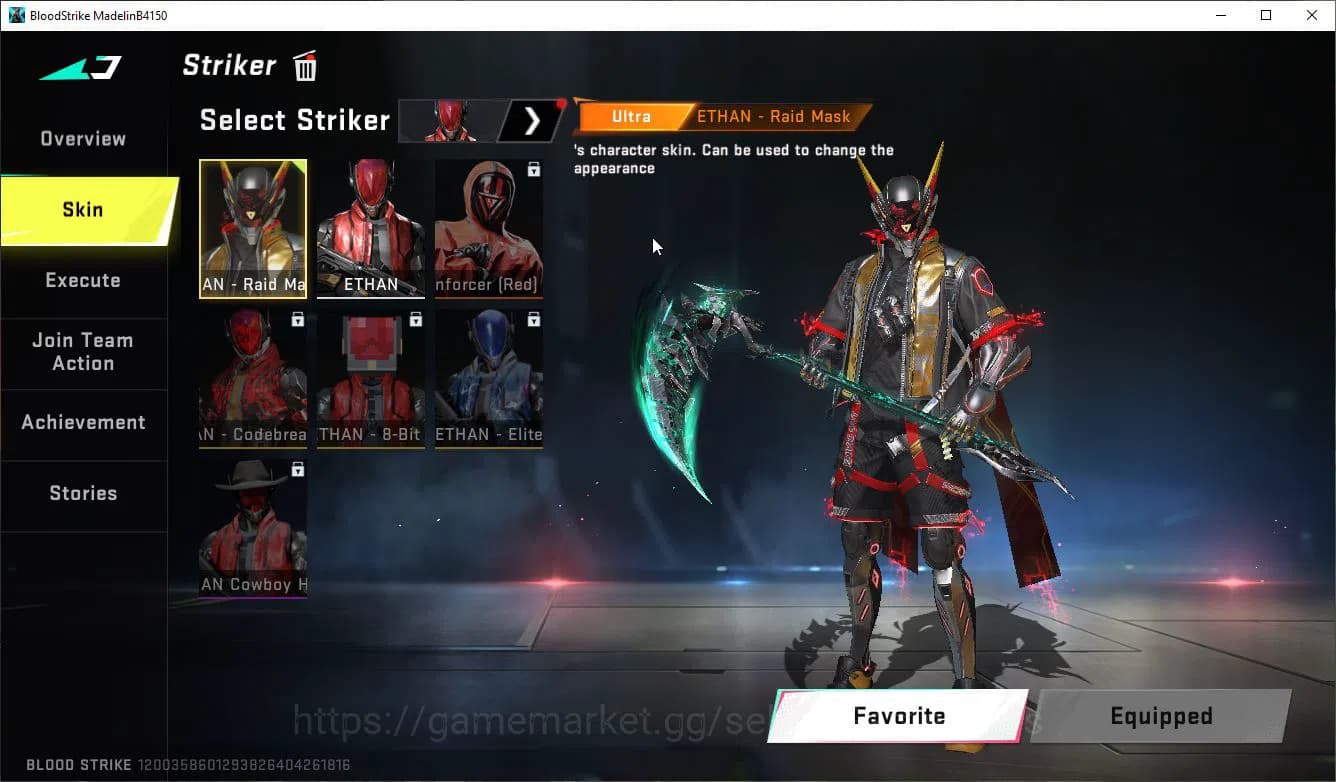Open the Execute section
This screenshot has width=1336, height=782.
pyautogui.click(x=83, y=281)
